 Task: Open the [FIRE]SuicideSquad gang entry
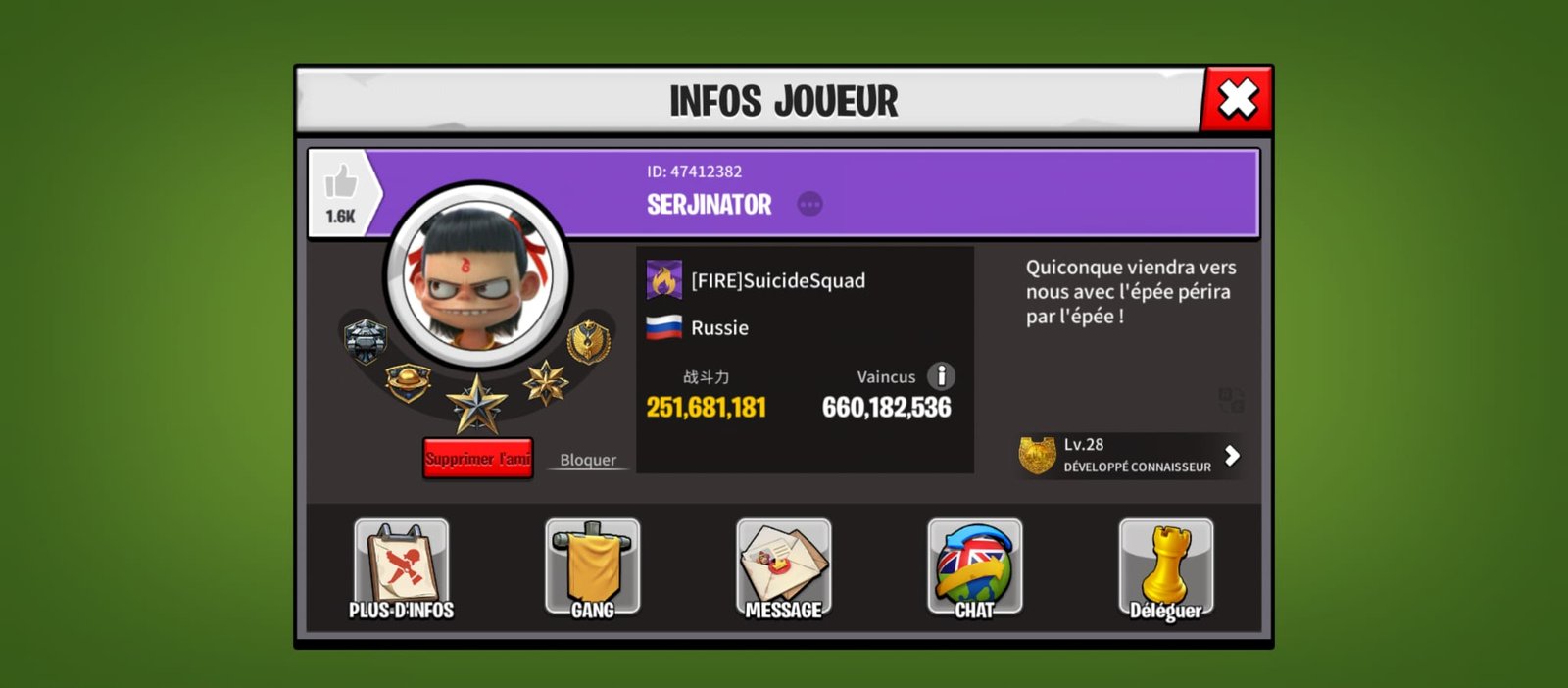(777, 281)
